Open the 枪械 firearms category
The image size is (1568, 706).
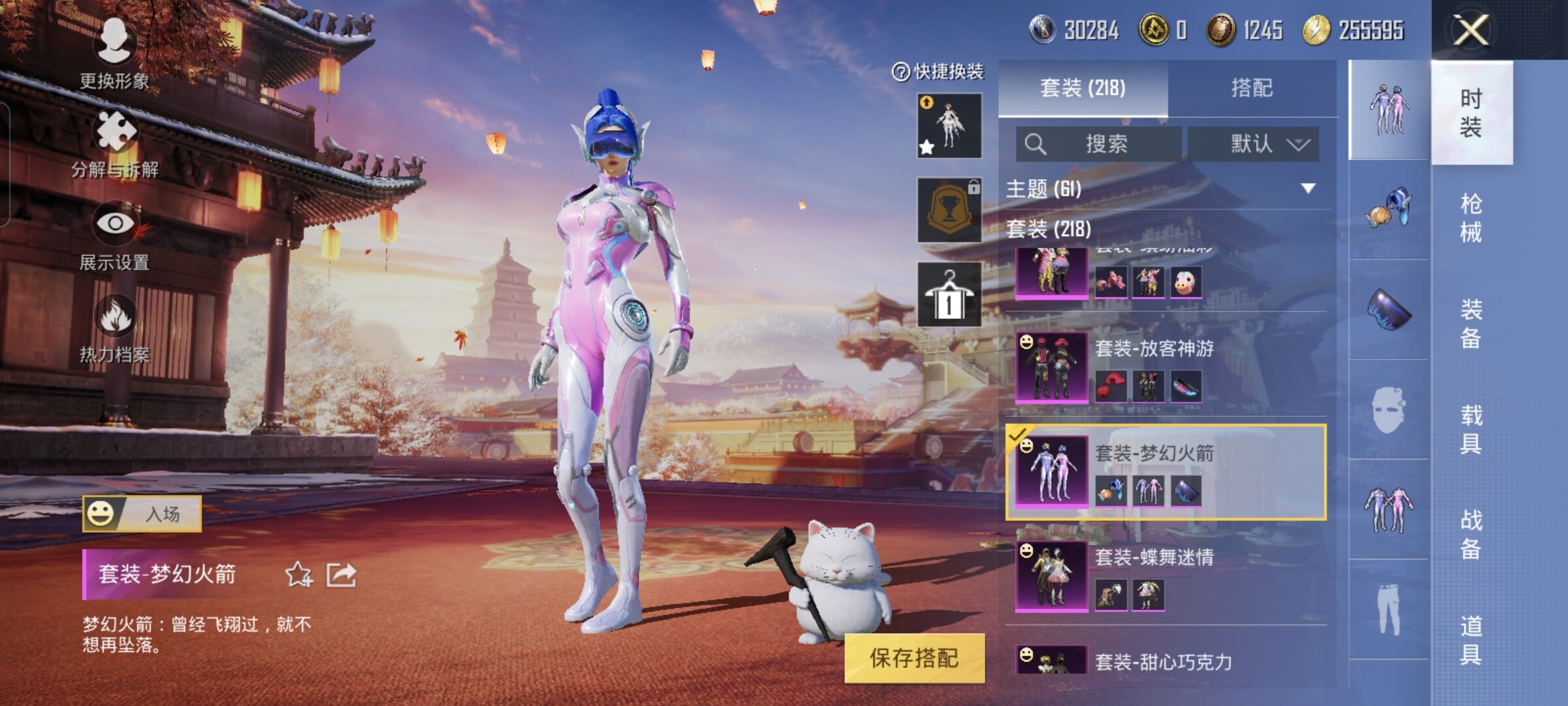point(1471,218)
